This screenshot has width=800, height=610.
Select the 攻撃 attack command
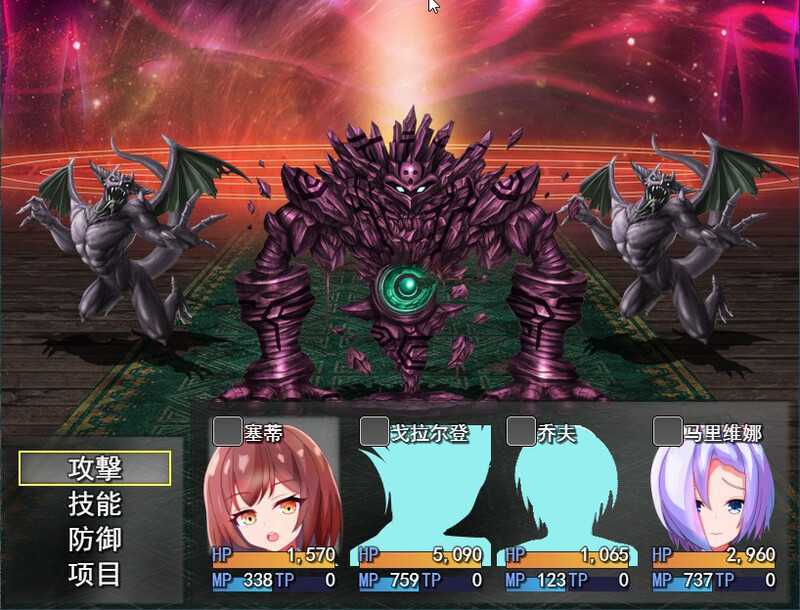coord(95,468)
